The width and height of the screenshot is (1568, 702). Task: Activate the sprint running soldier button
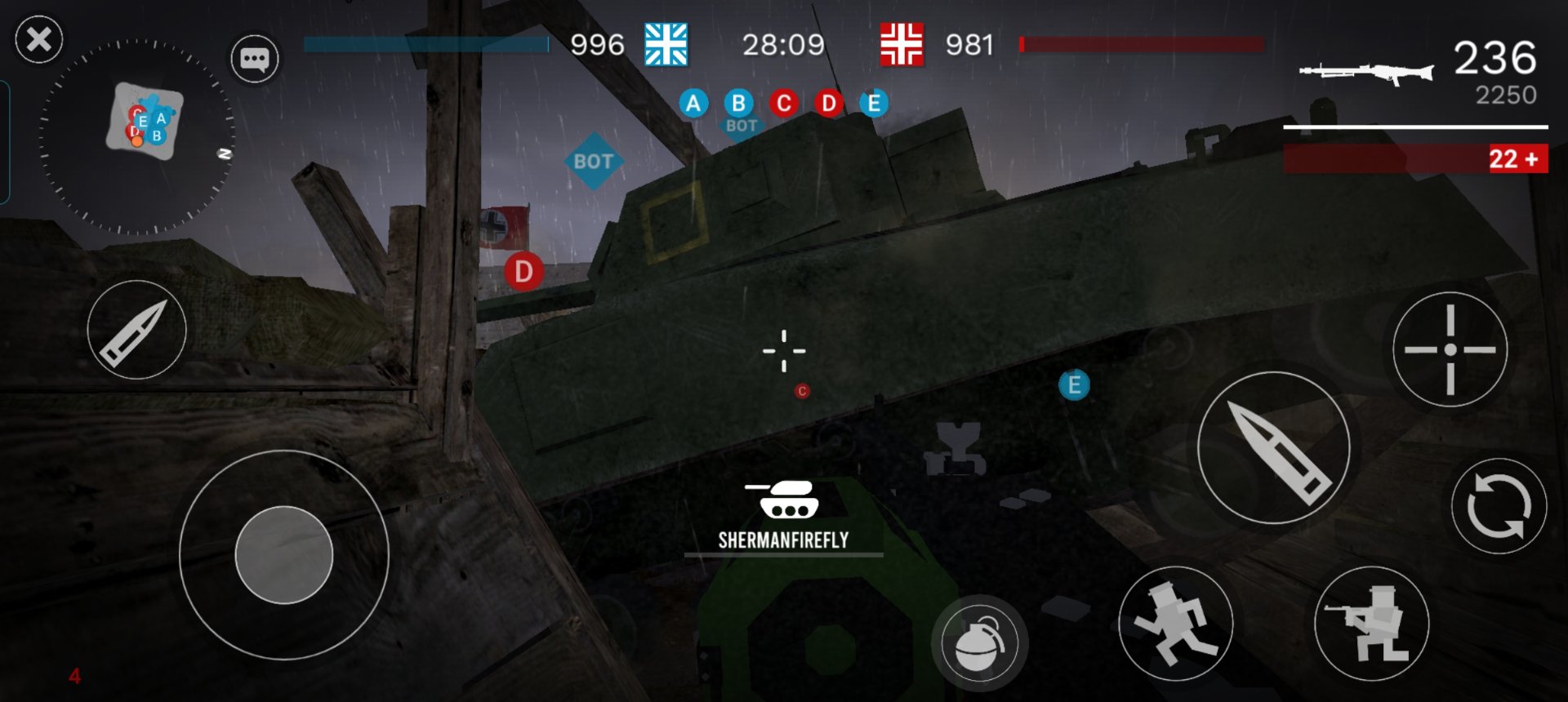(1174, 624)
